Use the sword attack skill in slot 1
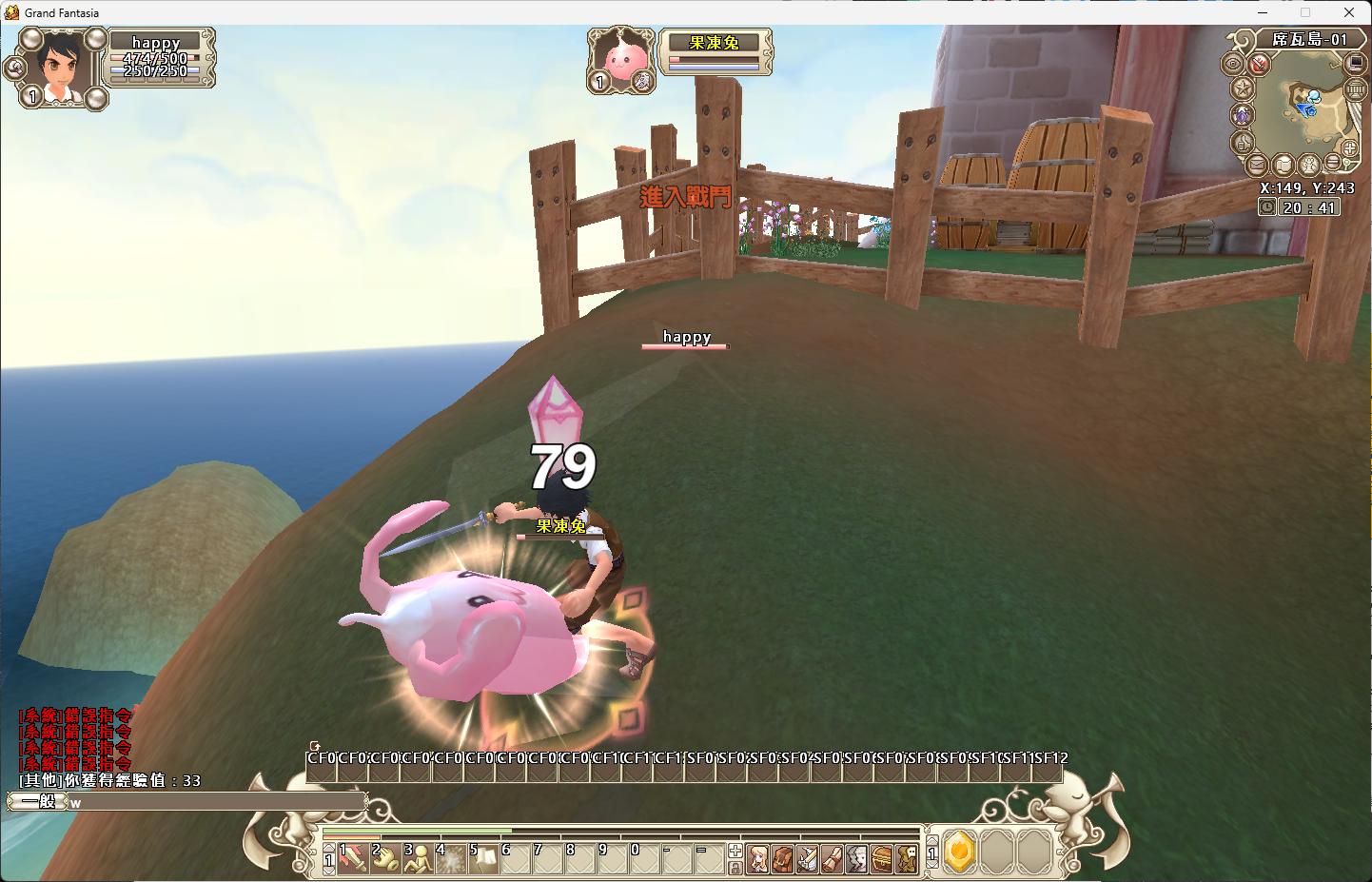Image resolution: width=1372 pixels, height=882 pixels. (x=353, y=857)
